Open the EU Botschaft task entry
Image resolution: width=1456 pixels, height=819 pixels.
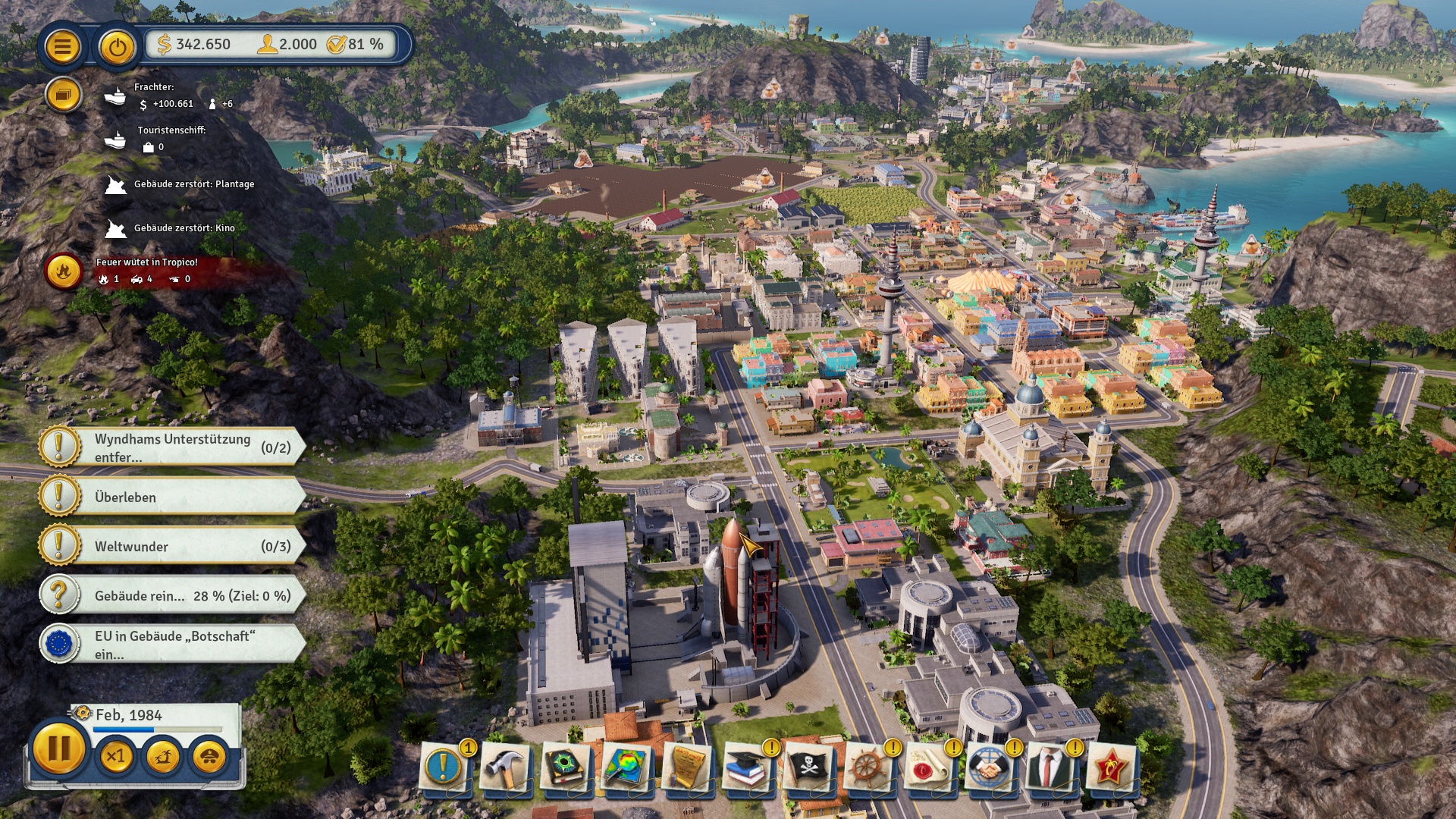173,645
